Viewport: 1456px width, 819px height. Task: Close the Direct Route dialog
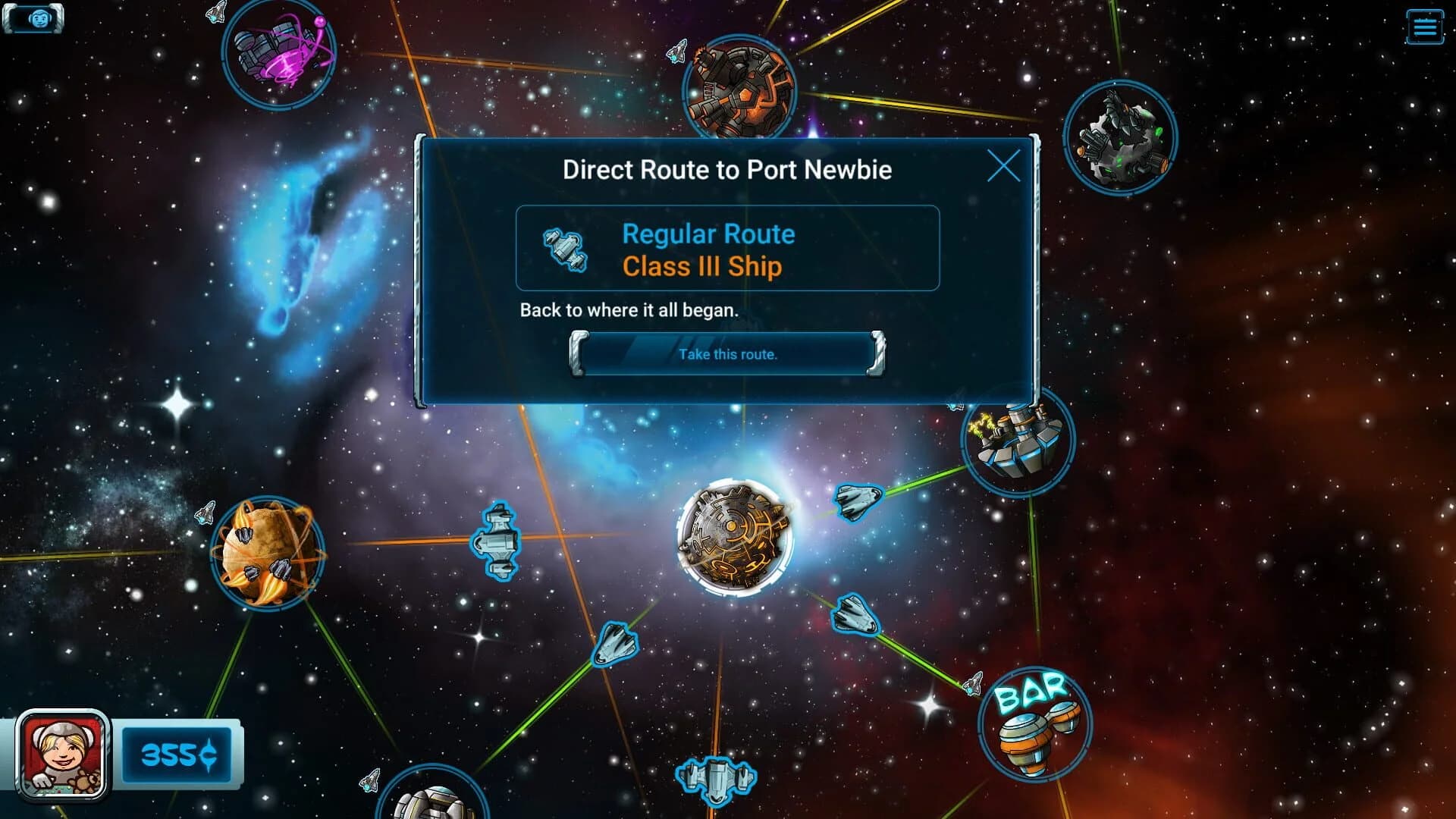coord(1005,167)
